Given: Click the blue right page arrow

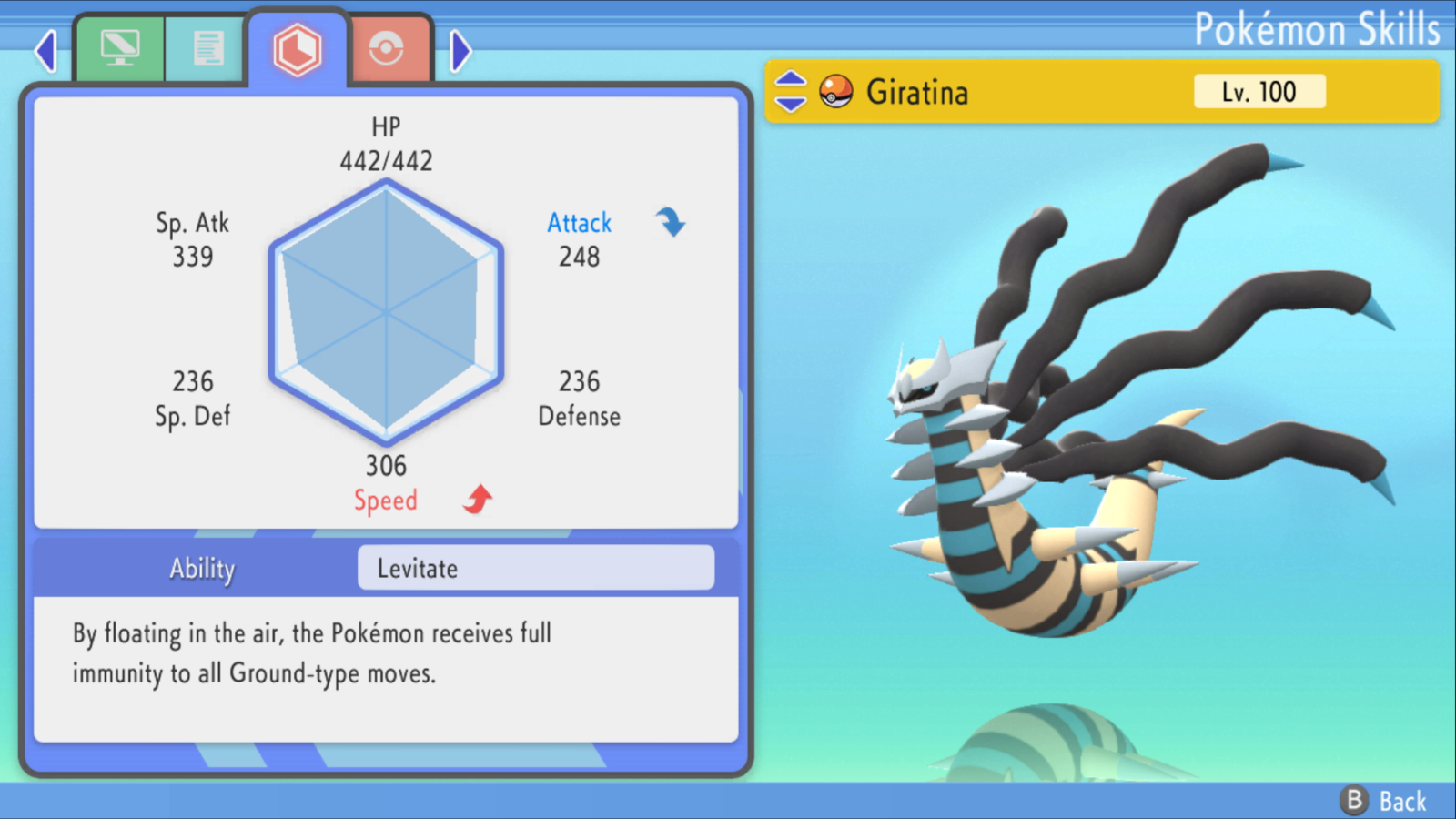Looking at the screenshot, I should click(x=460, y=50).
